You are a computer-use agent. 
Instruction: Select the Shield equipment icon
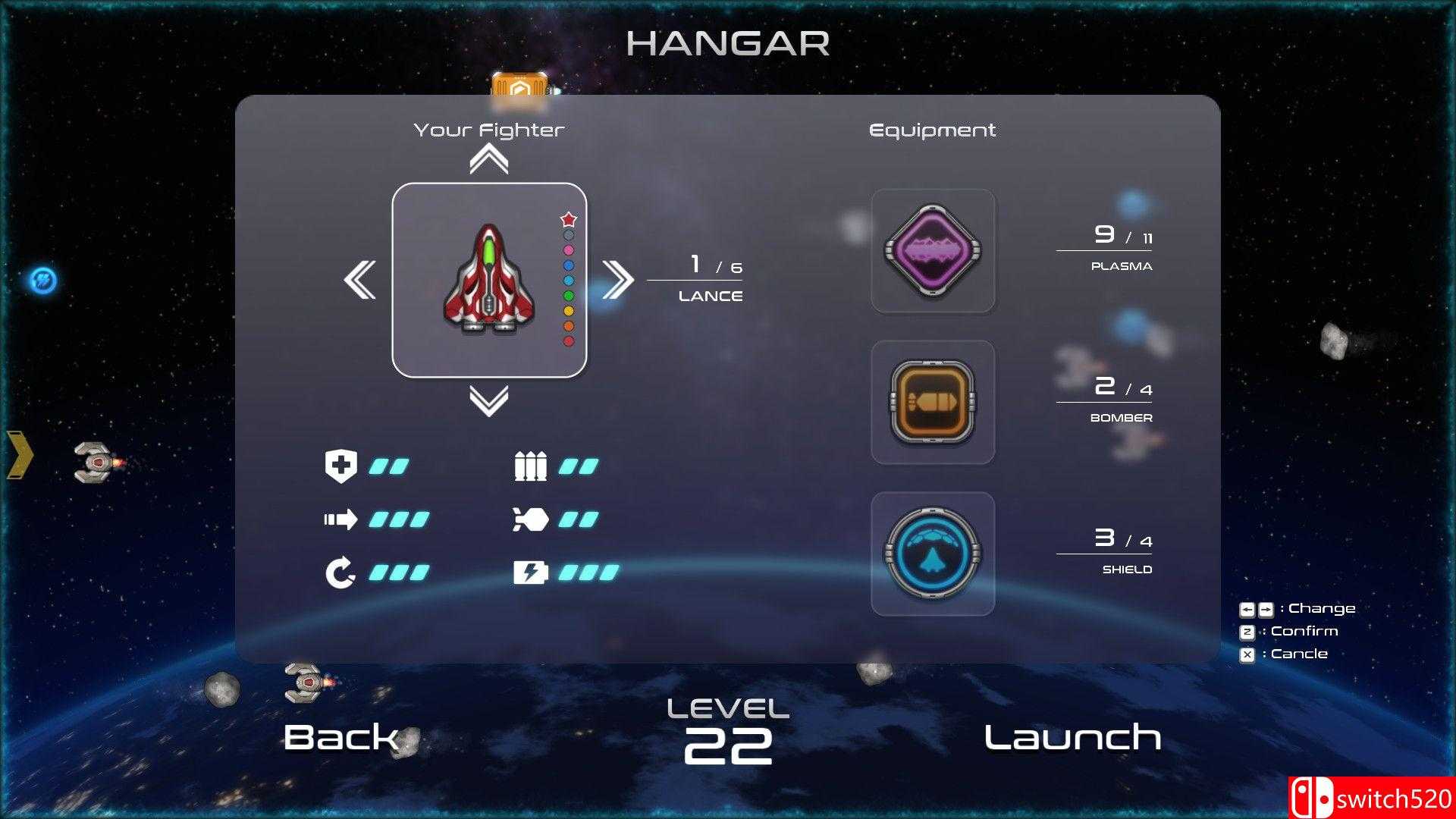click(x=933, y=552)
